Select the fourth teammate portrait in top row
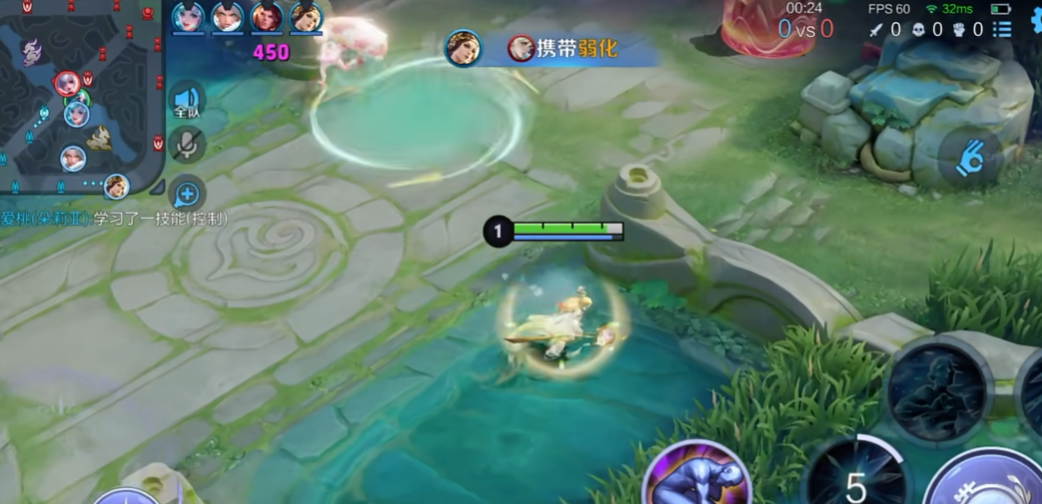1042x504 pixels. pyautogui.click(x=305, y=17)
